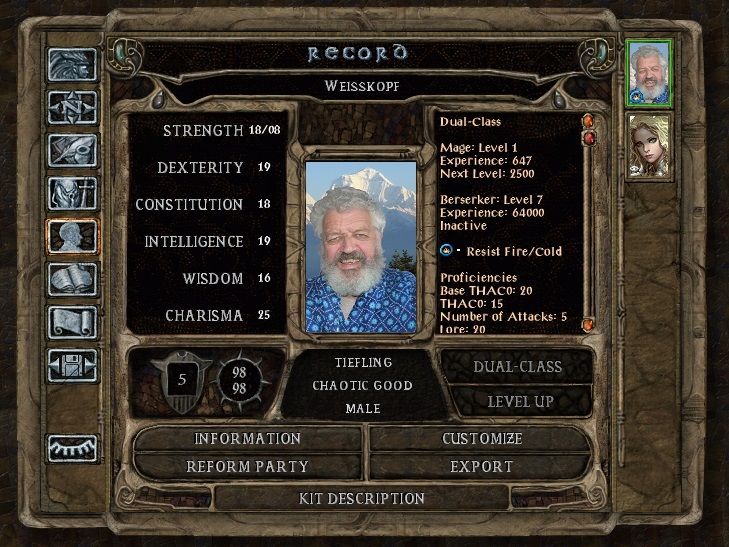Open the floppy disk options icon
Screen dimensions: 729x547
73,365
